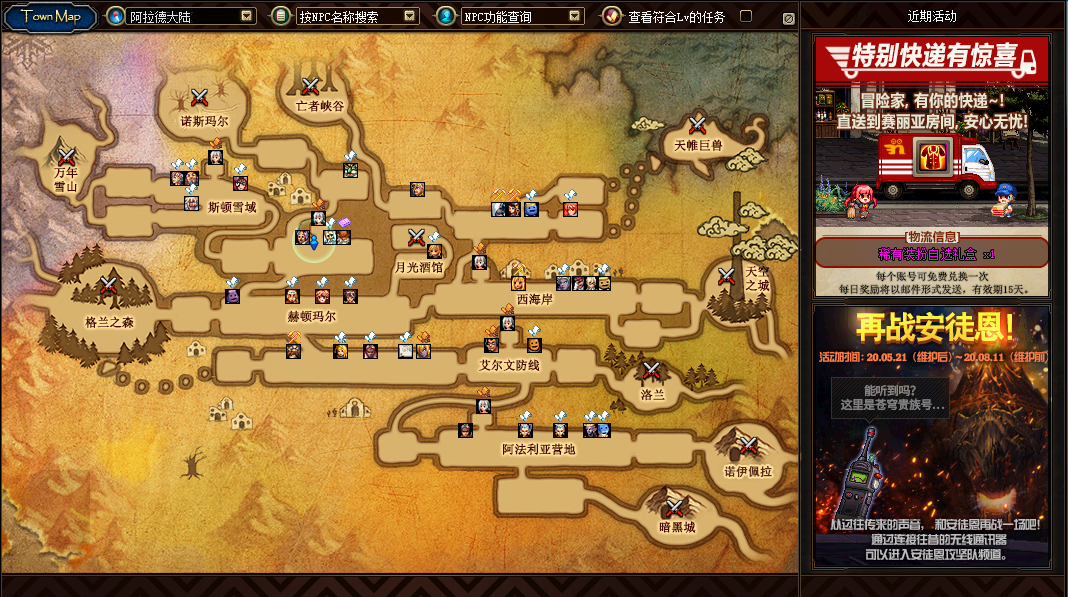This screenshot has width=1068, height=597.
Task: Select the 天空之城 dungeon marker
Action: [x=726, y=277]
